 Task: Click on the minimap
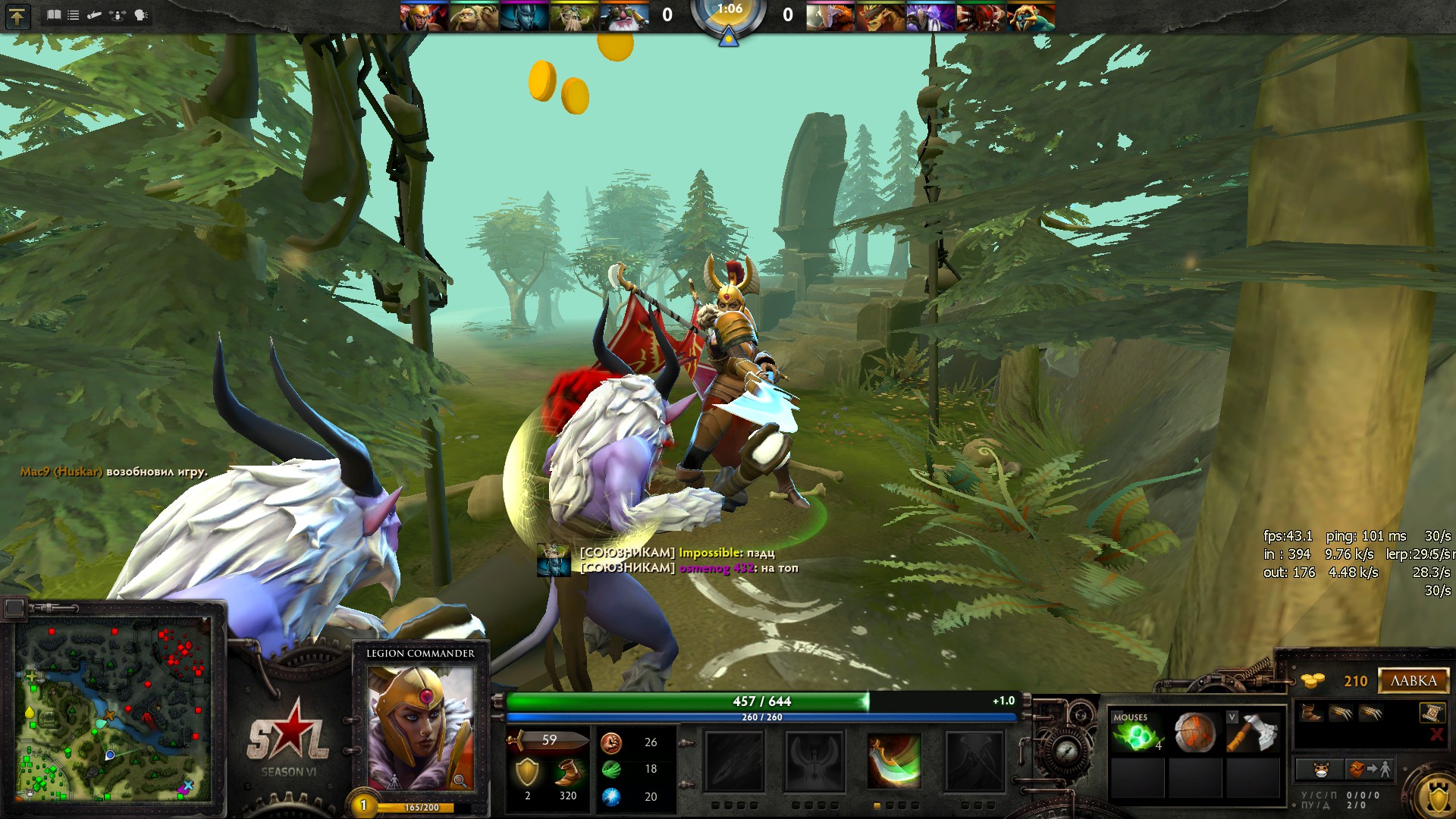[x=112, y=709]
